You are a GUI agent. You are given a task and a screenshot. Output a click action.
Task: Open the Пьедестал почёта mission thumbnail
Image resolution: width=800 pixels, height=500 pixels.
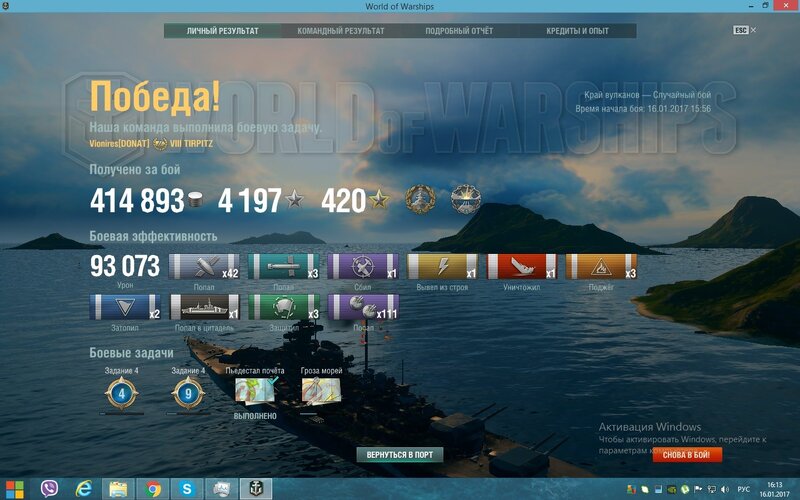[255, 392]
